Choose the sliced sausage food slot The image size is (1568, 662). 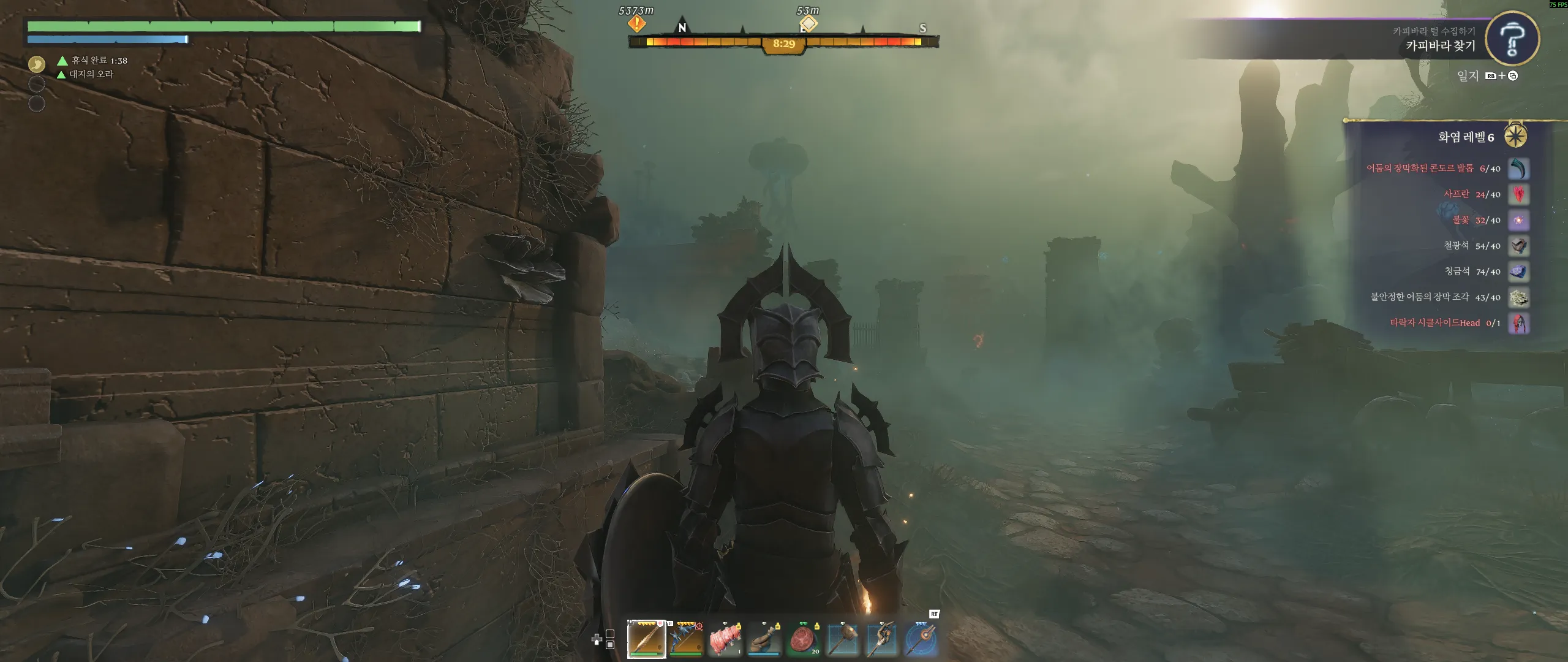click(x=803, y=639)
